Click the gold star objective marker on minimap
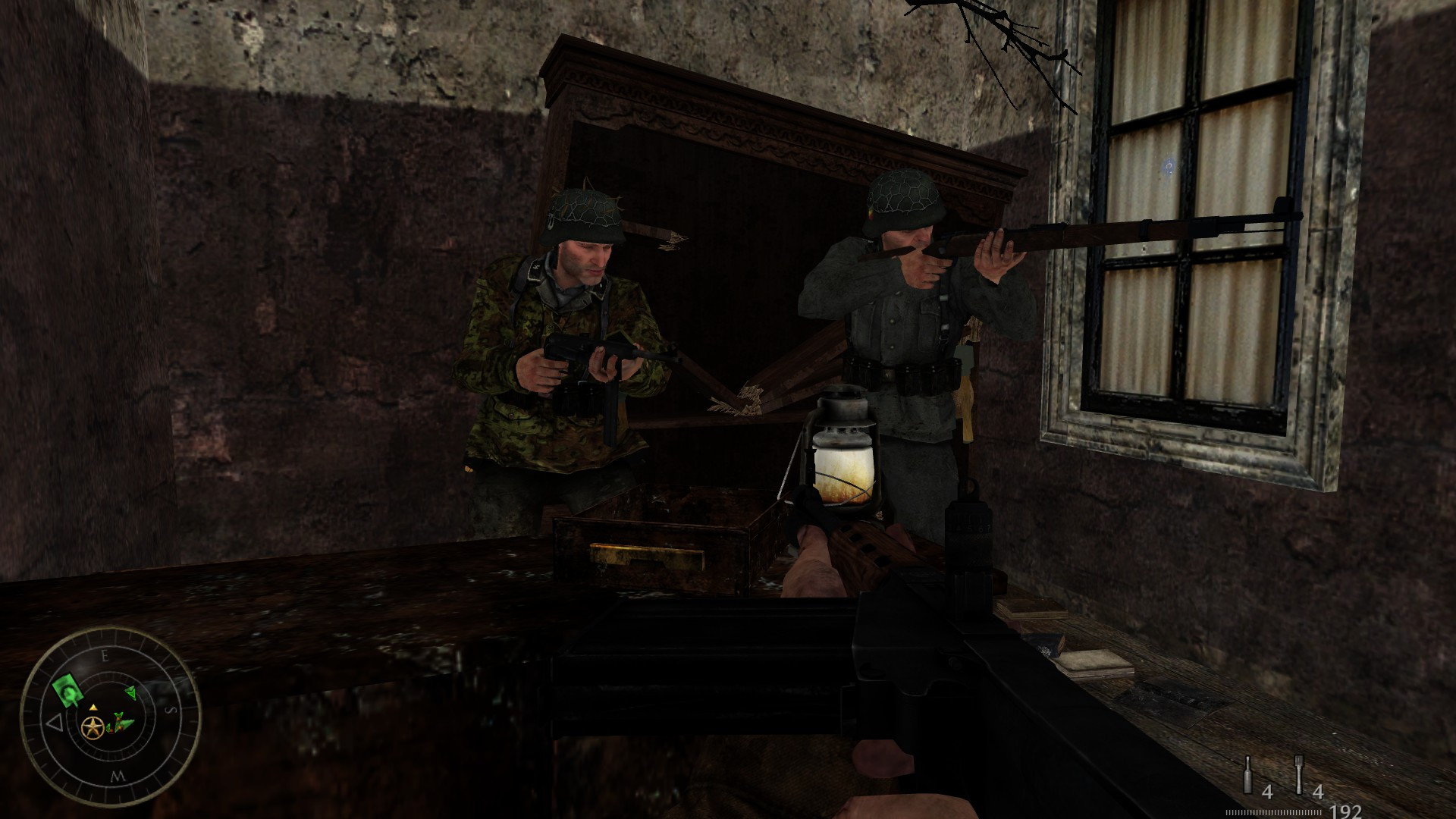 (93, 726)
